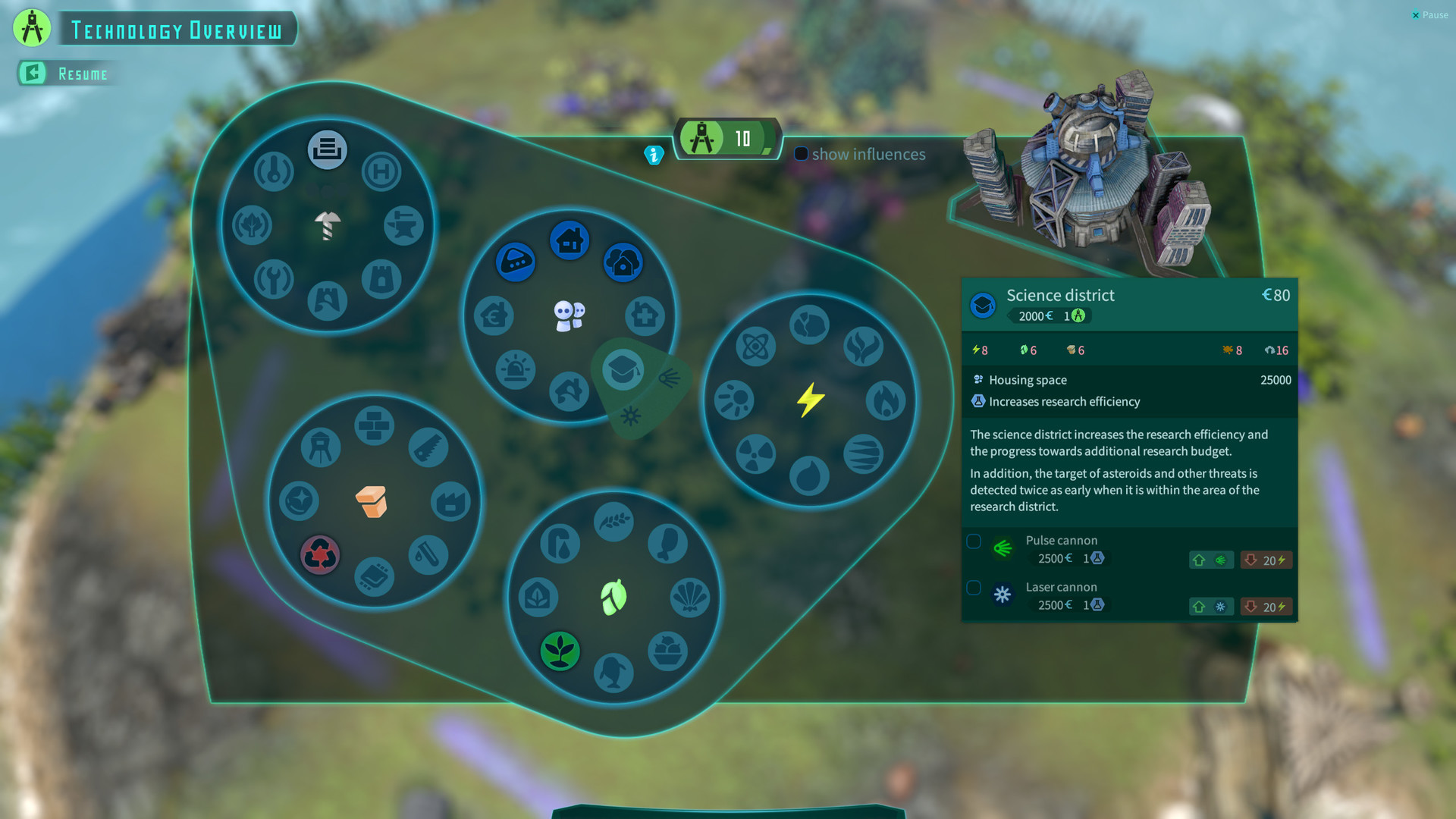This screenshot has width=1456, height=819.
Task: Choose the brick wall building technology
Action: click(x=374, y=425)
